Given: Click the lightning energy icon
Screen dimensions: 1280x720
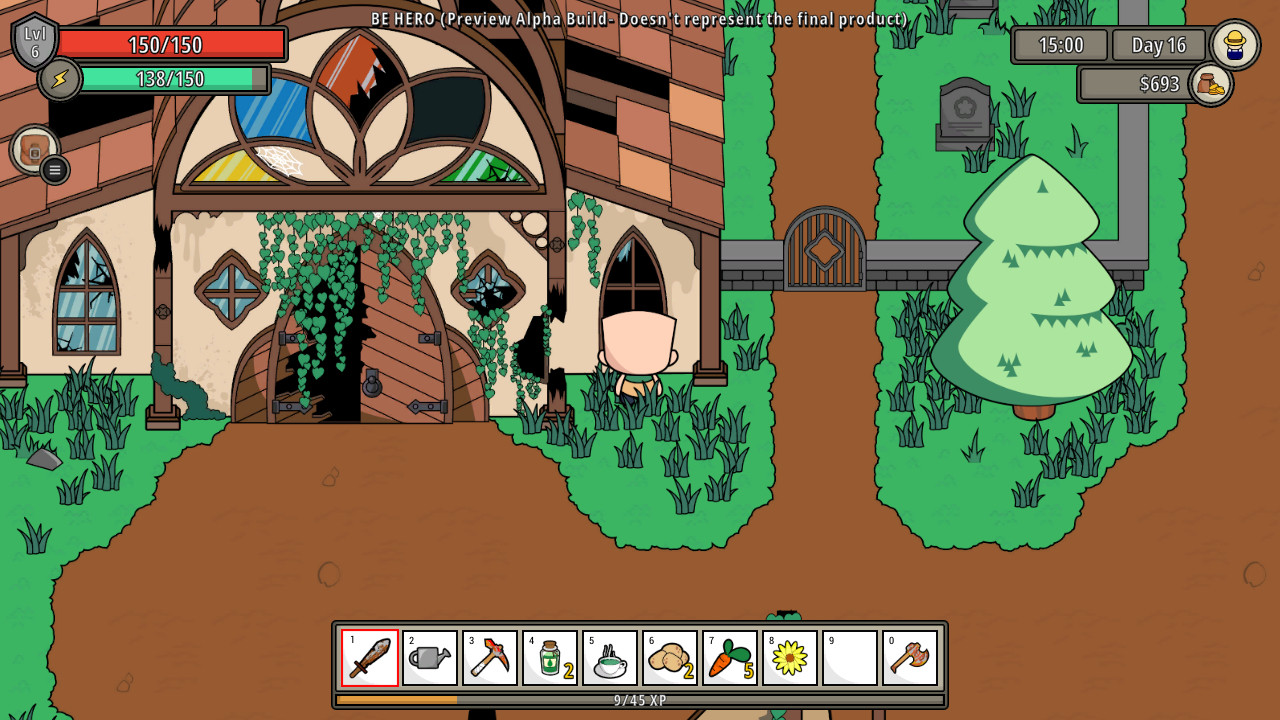Looking at the screenshot, I should point(57,78).
